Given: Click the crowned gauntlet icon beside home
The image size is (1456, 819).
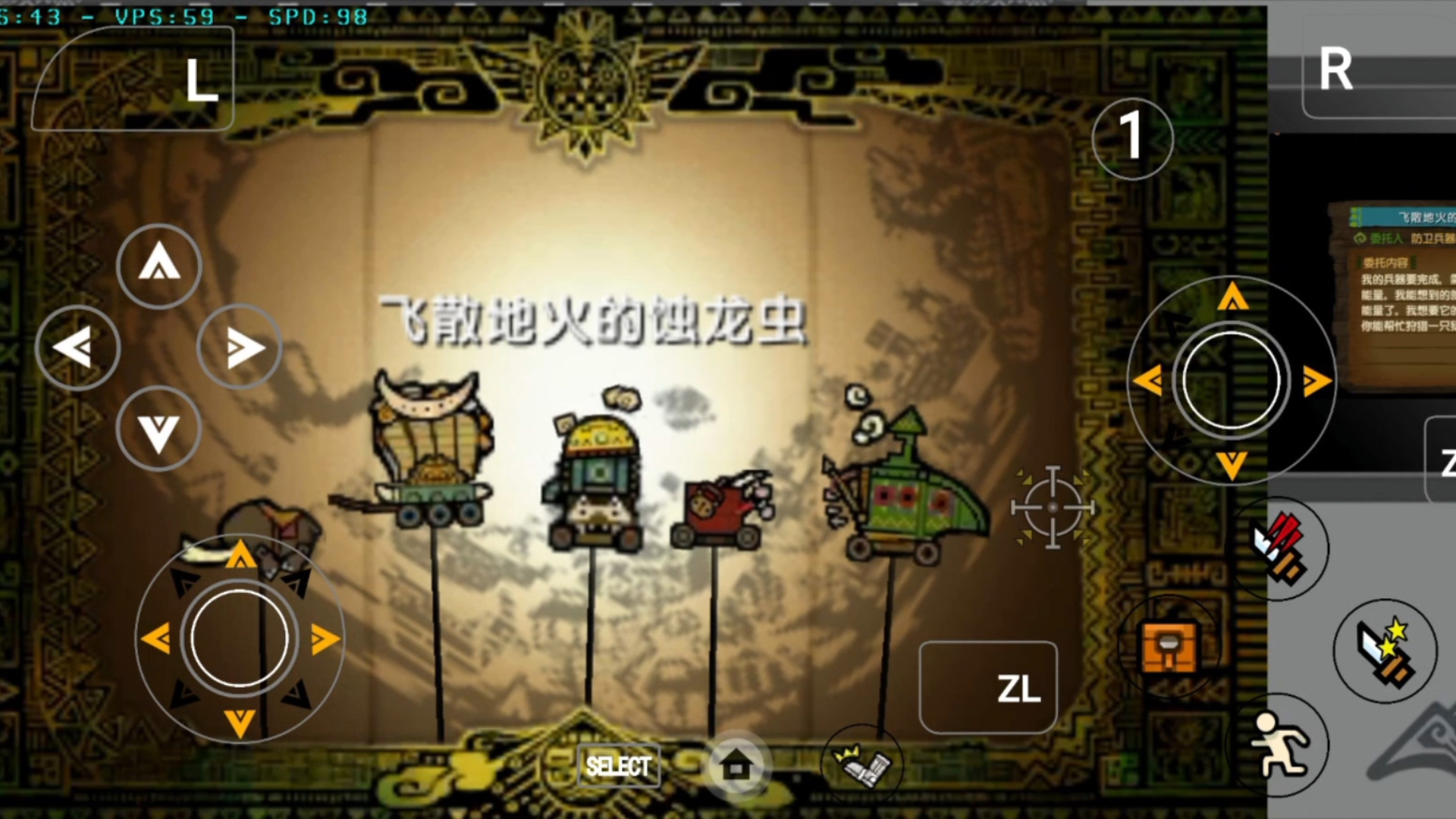Looking at the screenshot, I should [862, 764].
